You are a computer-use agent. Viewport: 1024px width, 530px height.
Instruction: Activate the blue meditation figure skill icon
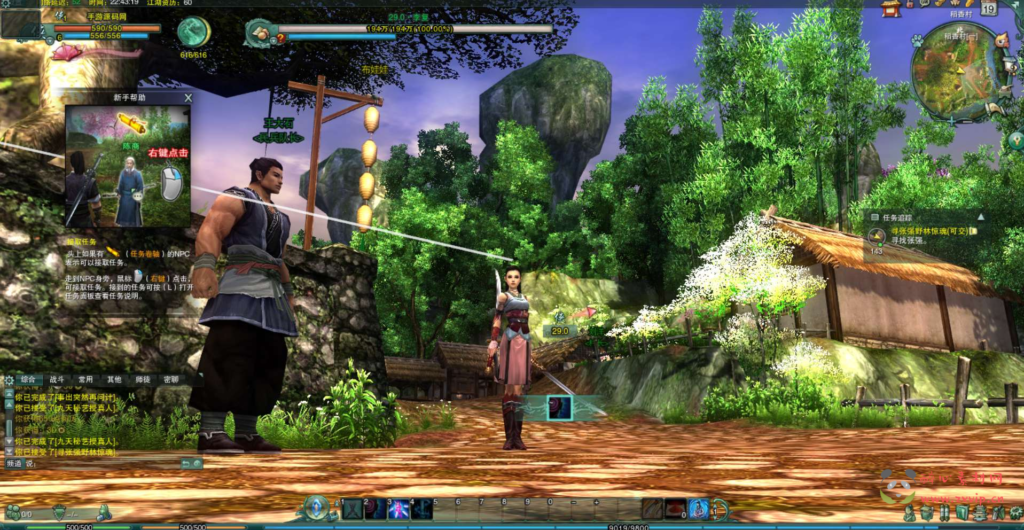[x=698, y=509]
